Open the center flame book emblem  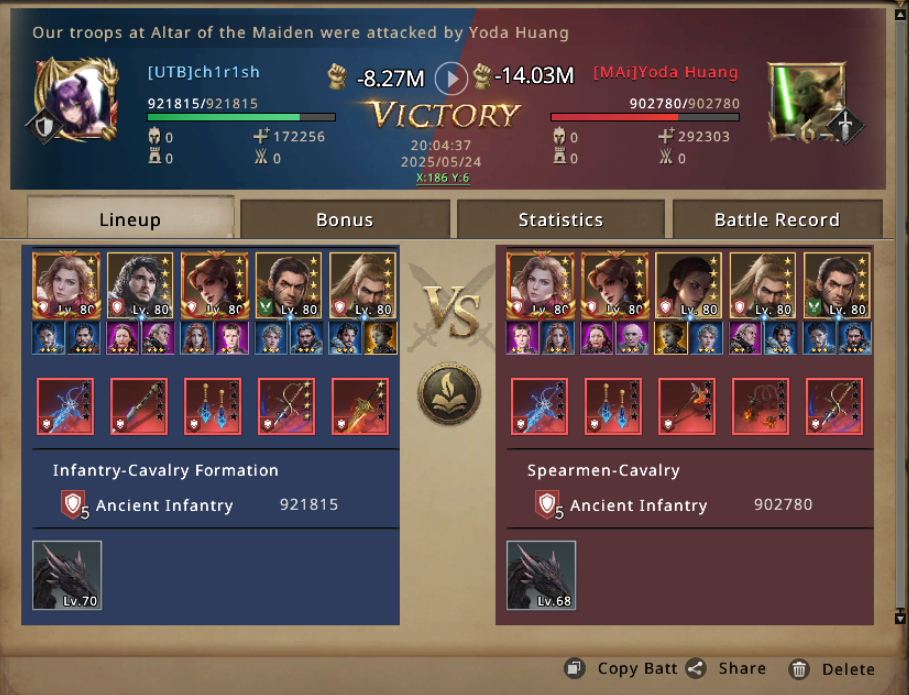(449, 393)
